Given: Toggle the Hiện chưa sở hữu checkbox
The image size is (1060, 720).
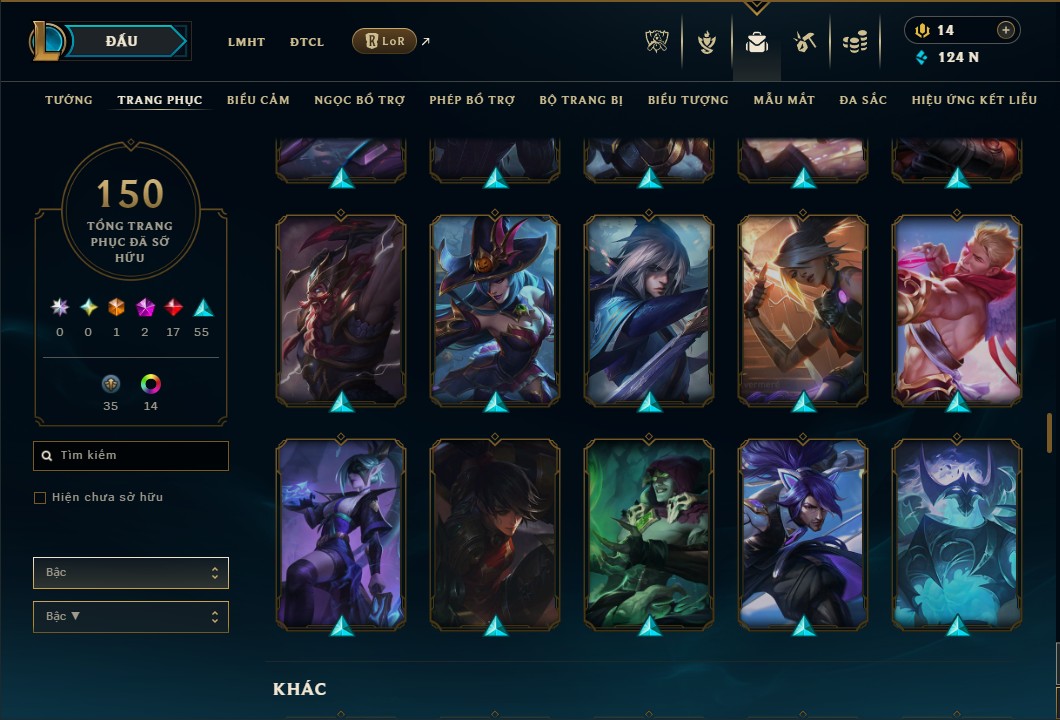Looking at the screenshot, I should 40,498.
